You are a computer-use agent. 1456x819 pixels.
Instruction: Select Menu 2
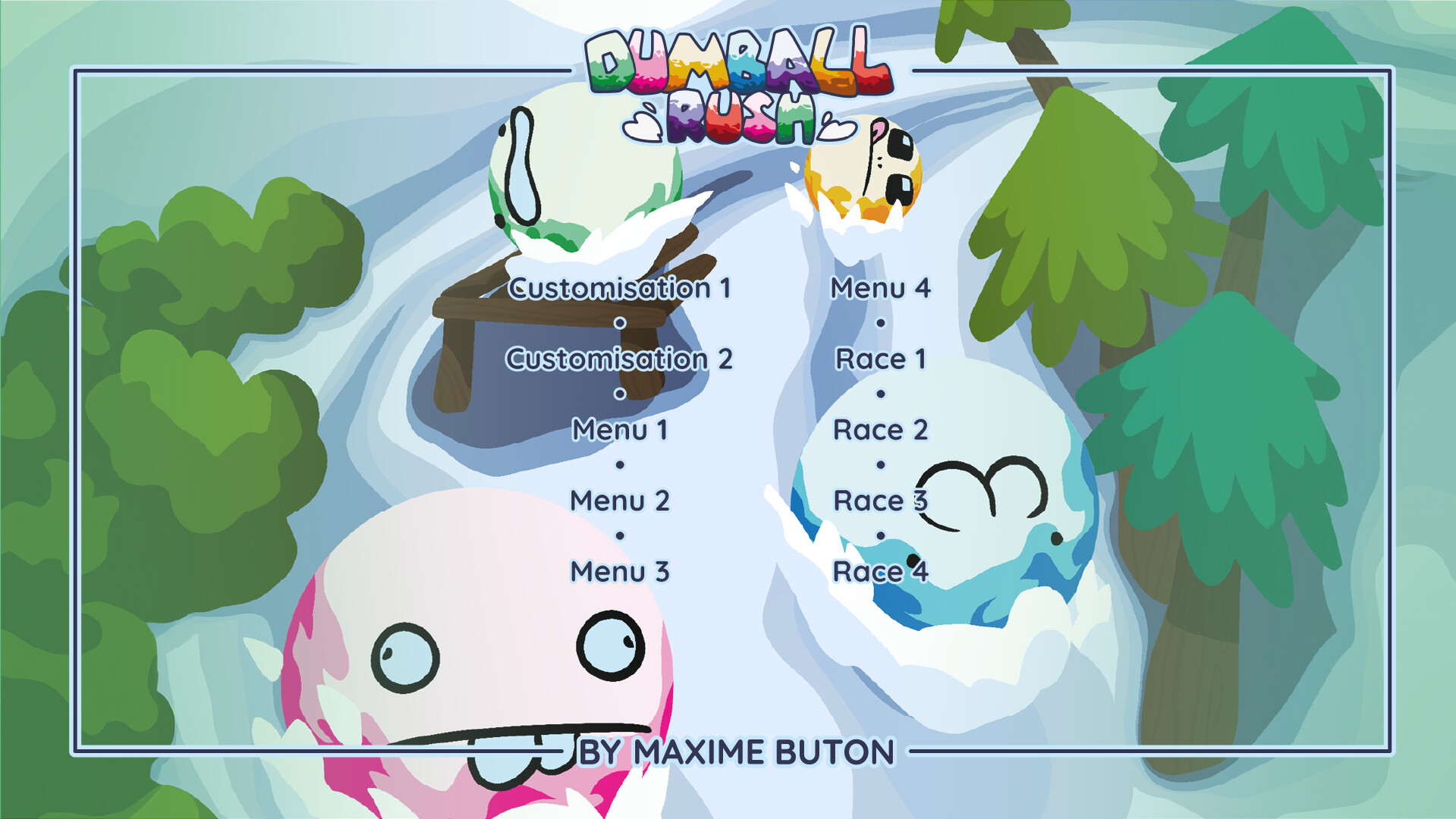pyautogui.click(x=621, y=499)
